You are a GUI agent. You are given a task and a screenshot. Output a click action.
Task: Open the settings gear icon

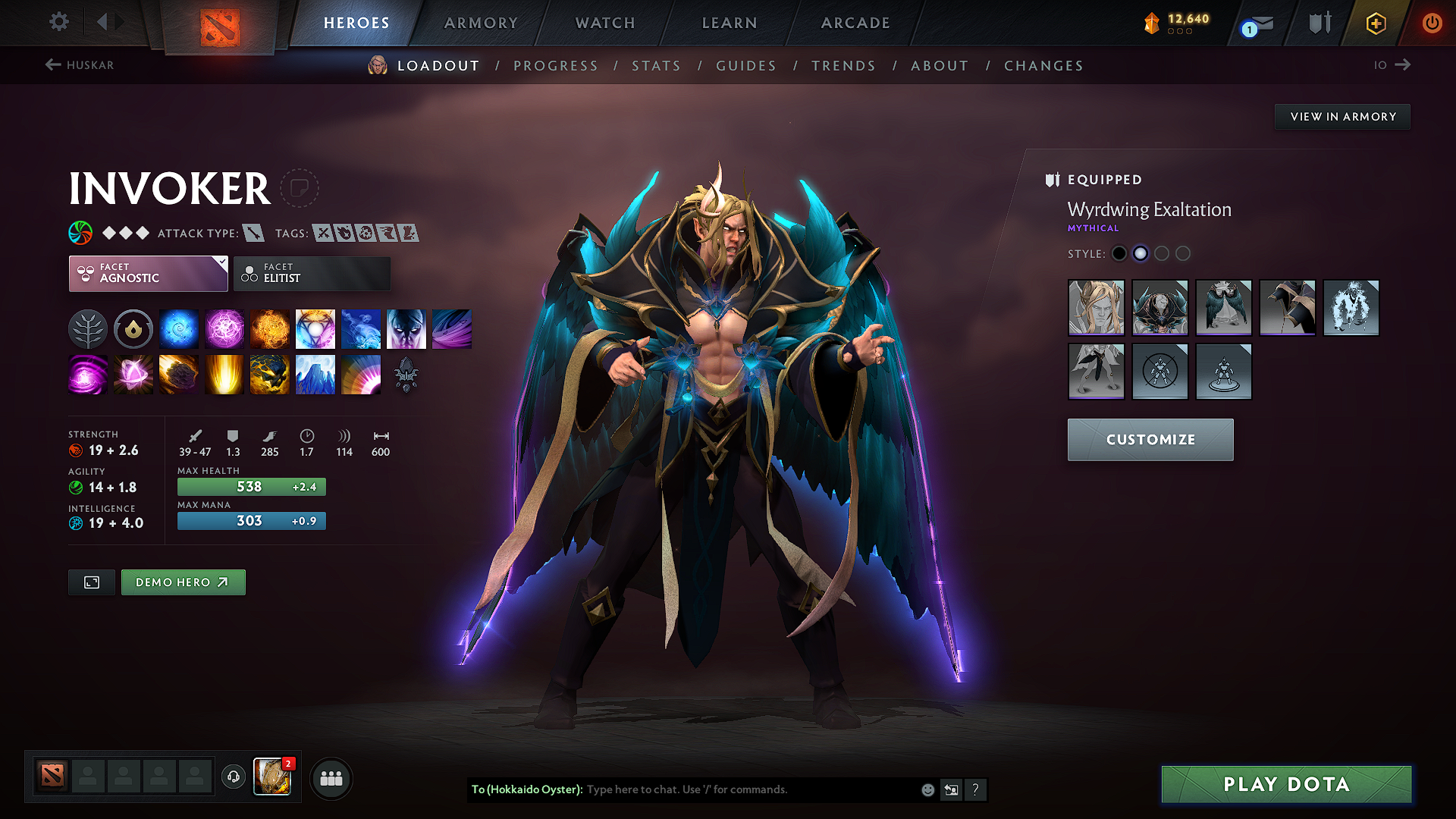[58, 22]
